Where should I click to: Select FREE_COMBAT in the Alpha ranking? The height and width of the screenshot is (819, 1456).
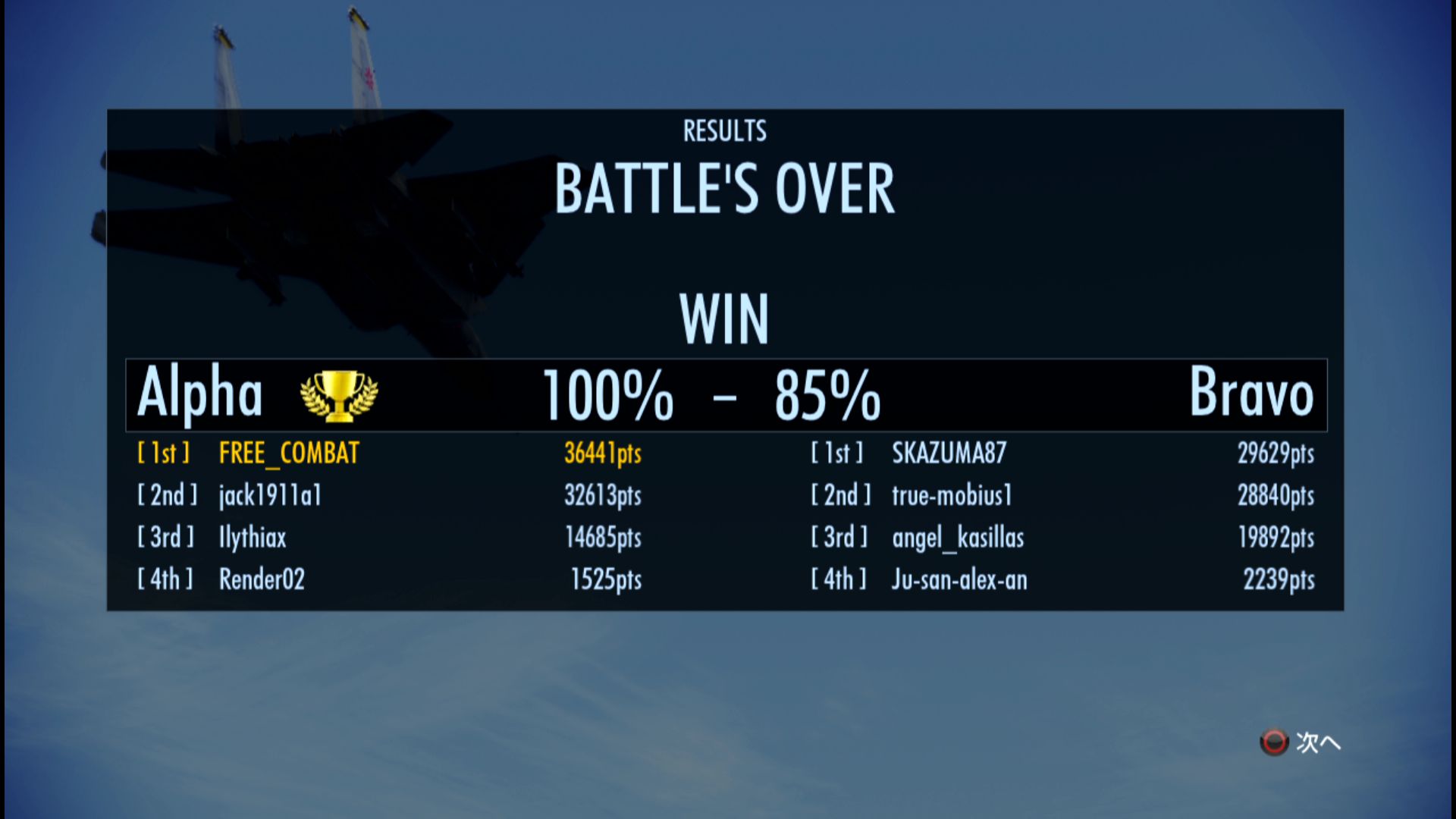tap(289, 453)
